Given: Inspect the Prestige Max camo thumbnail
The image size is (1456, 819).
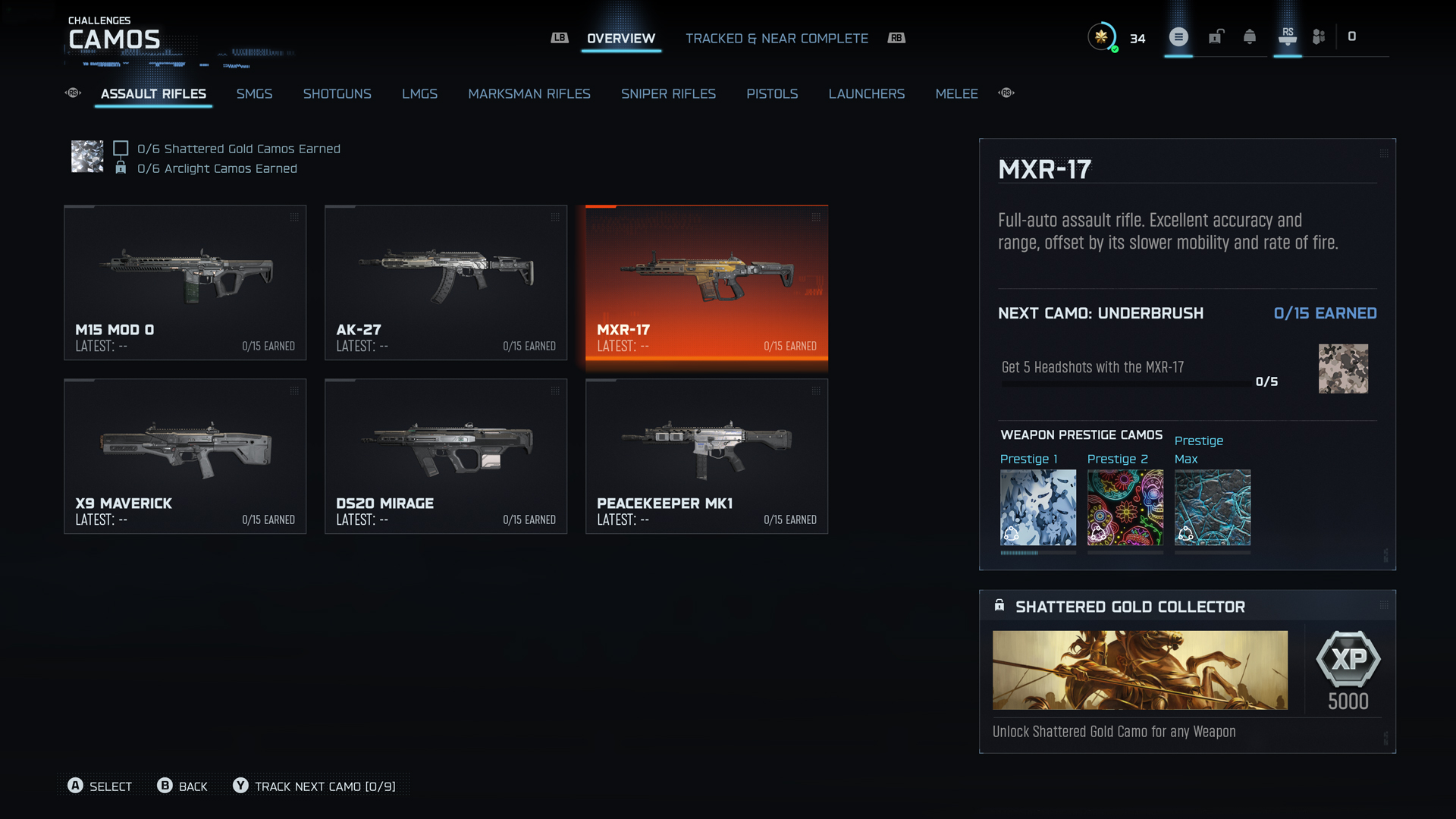Looking at the screenshot, I should (1212, 507).
